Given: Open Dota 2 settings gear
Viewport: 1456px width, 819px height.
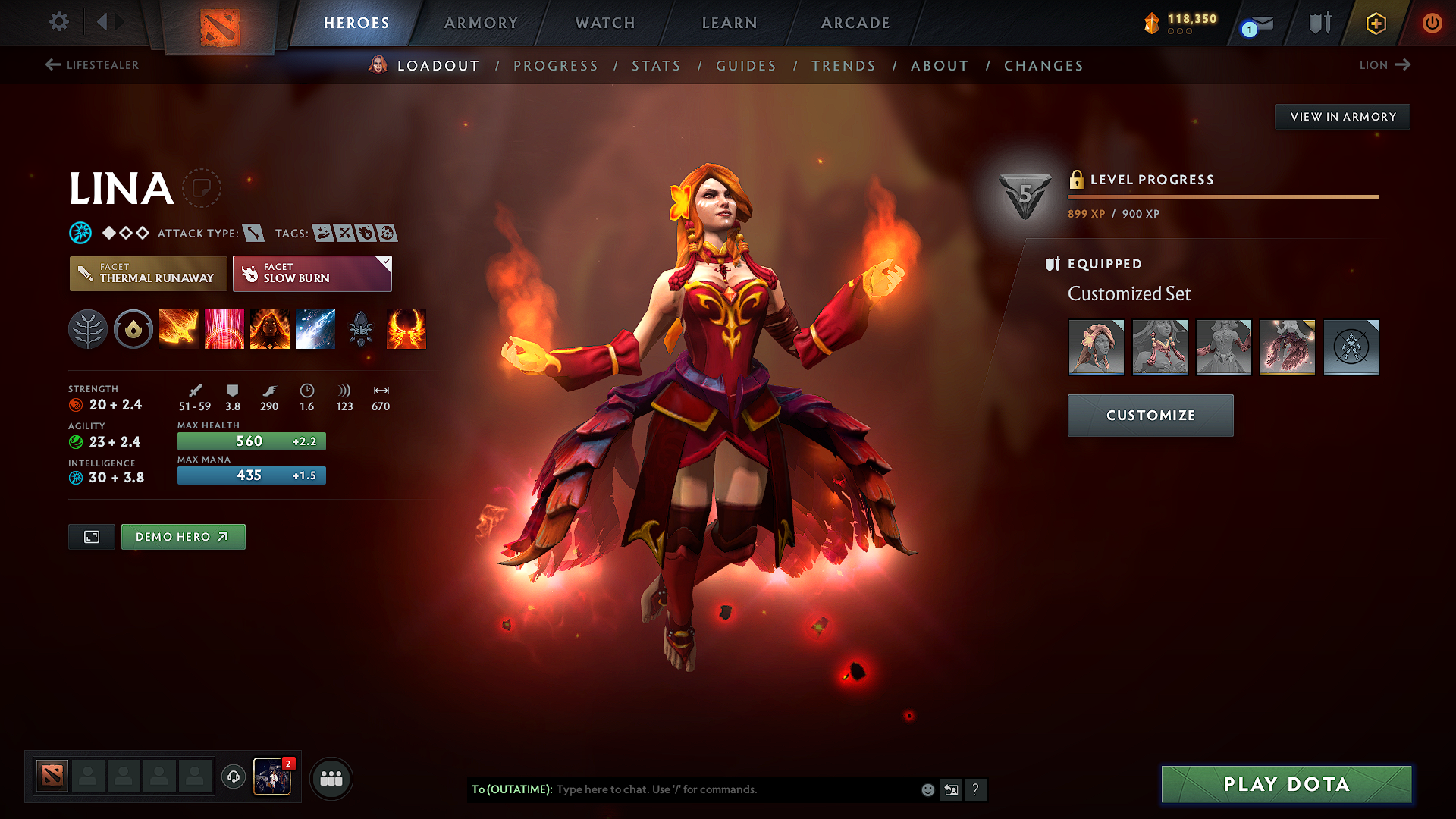Looking at the screenshot, I should tap(58, 22).
